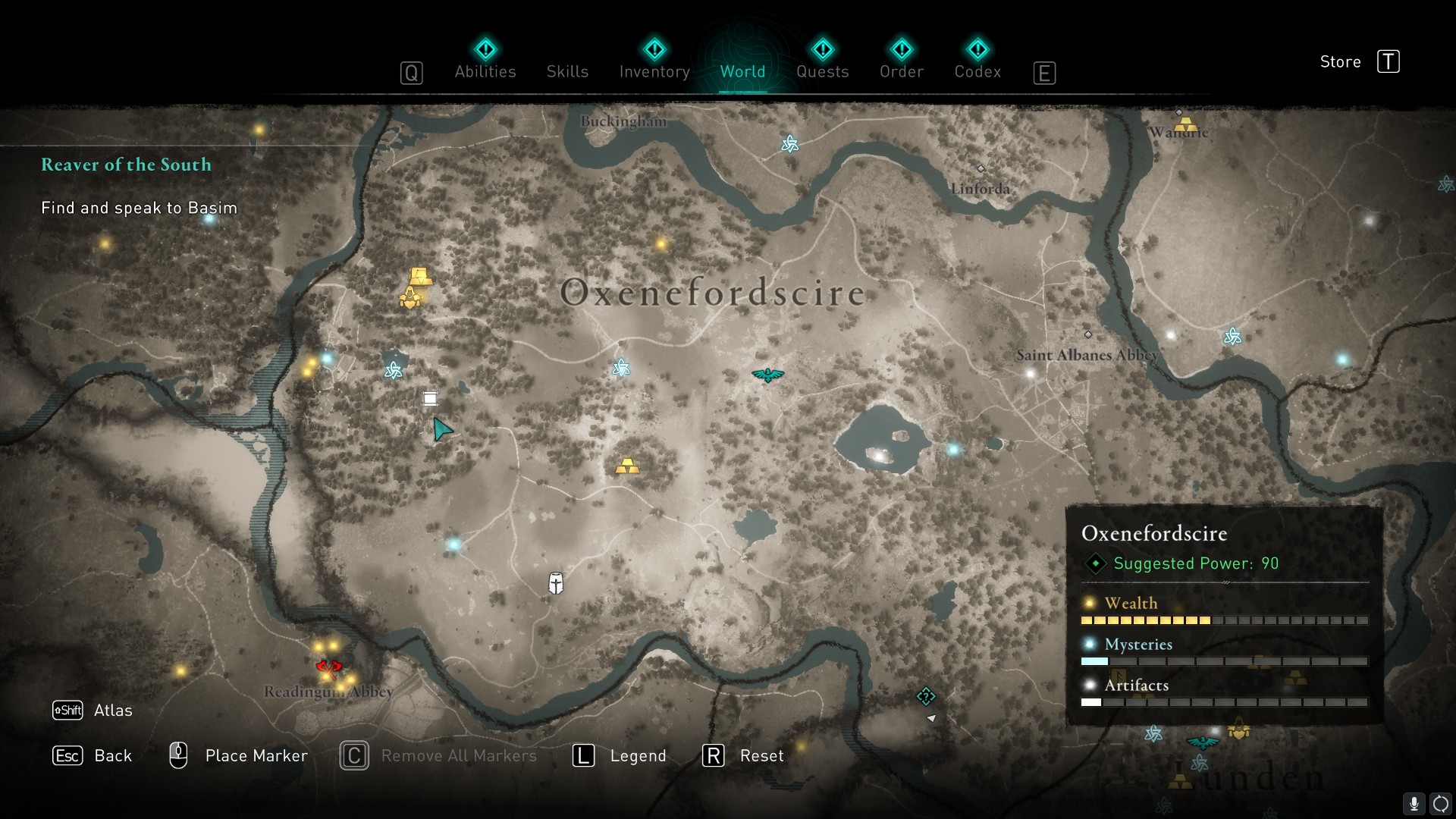Select the gold ingot wealth marker
Viewport: 1456px width, 819px height.
coord(627,466)
